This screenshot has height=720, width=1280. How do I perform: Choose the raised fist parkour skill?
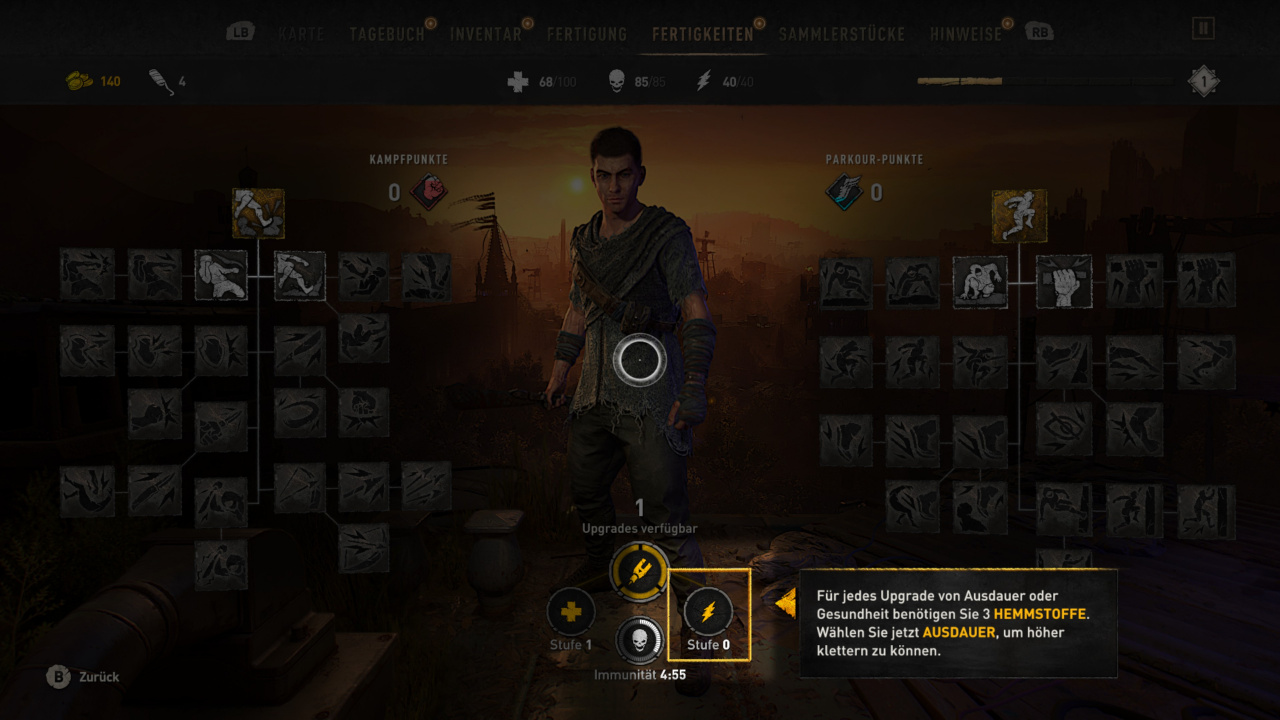pyautogui.click(x=1063, y=281)
